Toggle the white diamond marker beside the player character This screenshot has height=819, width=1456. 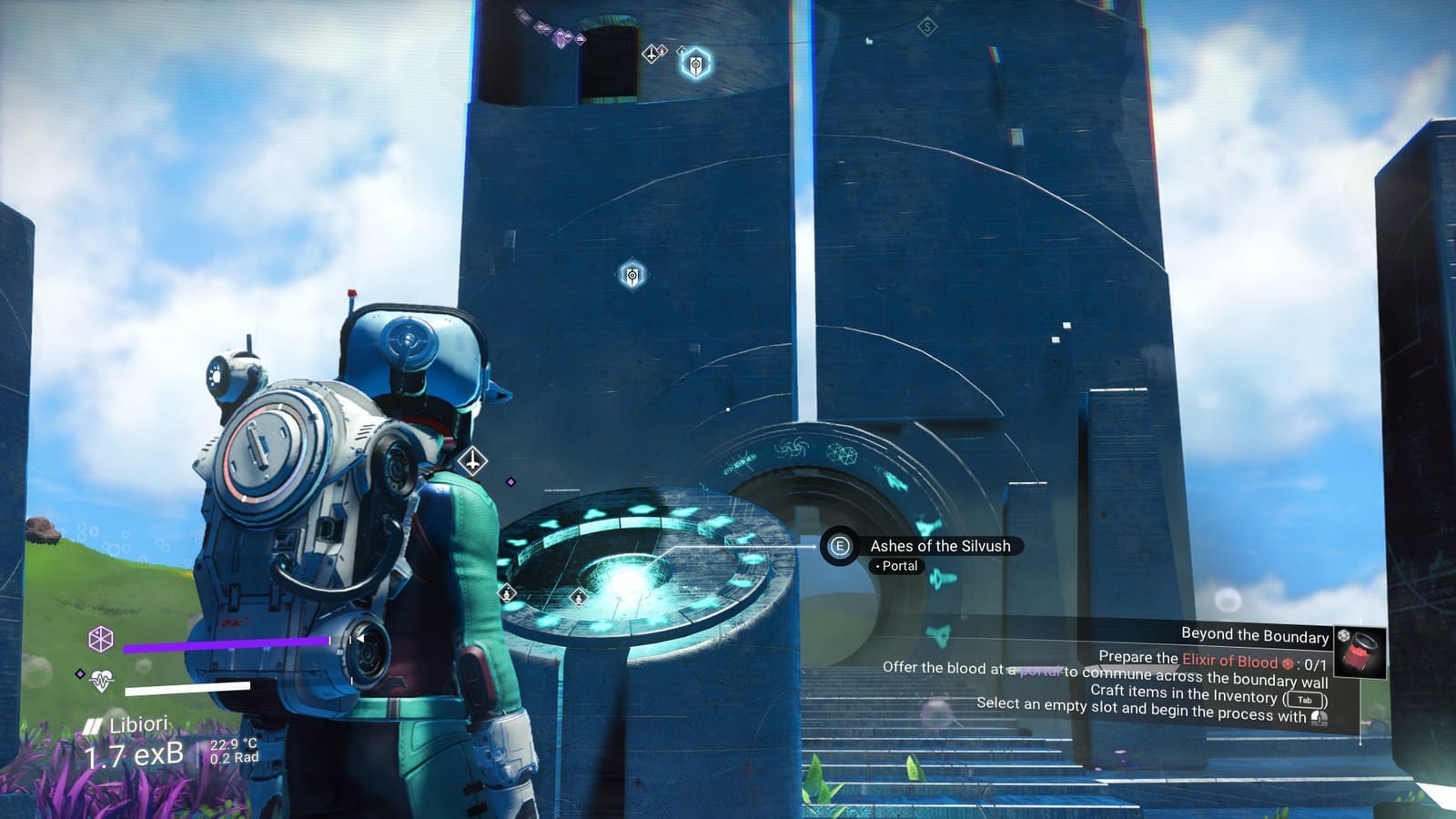pyautogui.click(x=474, y=460)
